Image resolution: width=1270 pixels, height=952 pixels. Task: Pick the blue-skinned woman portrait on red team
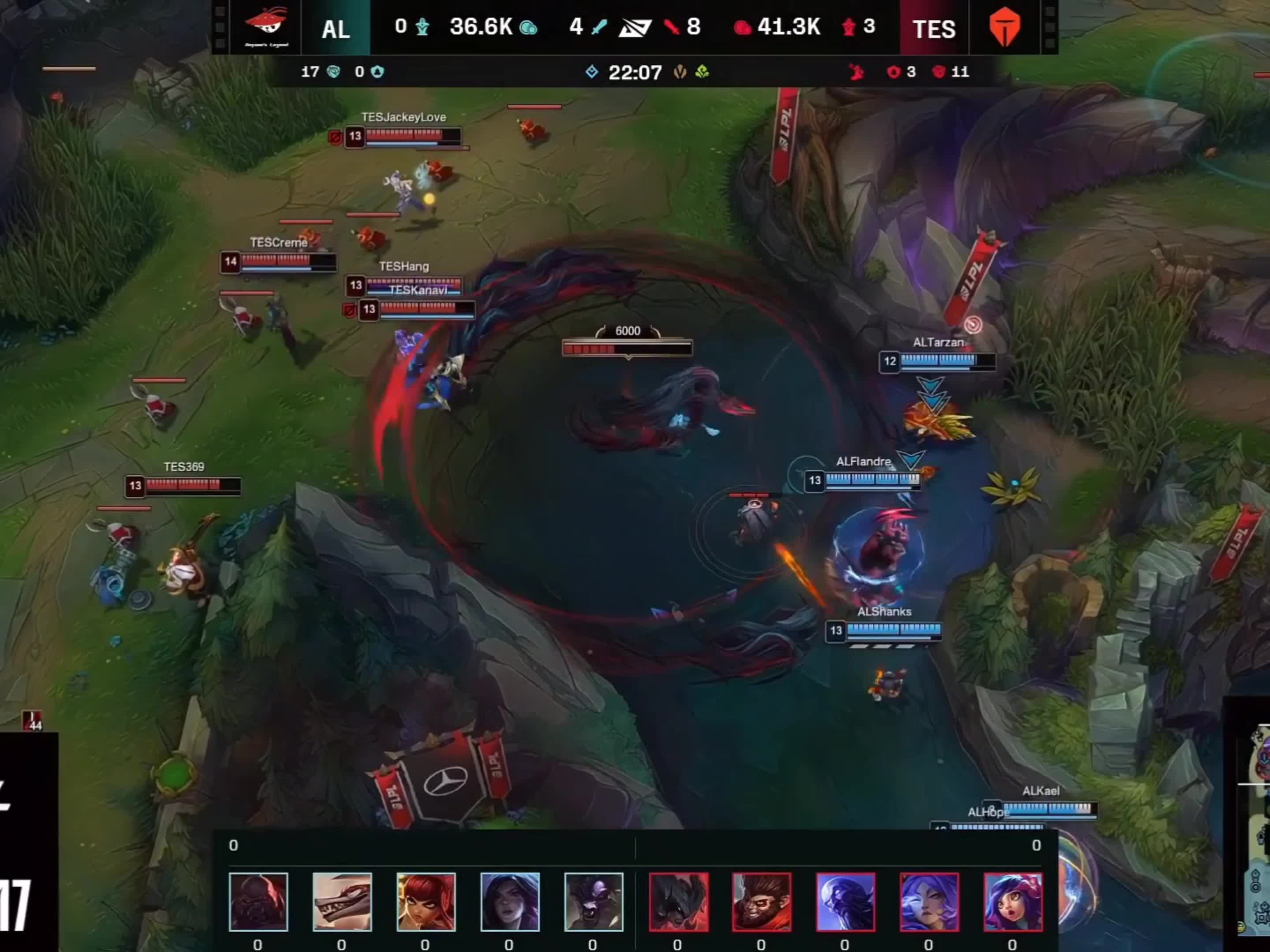929,901
